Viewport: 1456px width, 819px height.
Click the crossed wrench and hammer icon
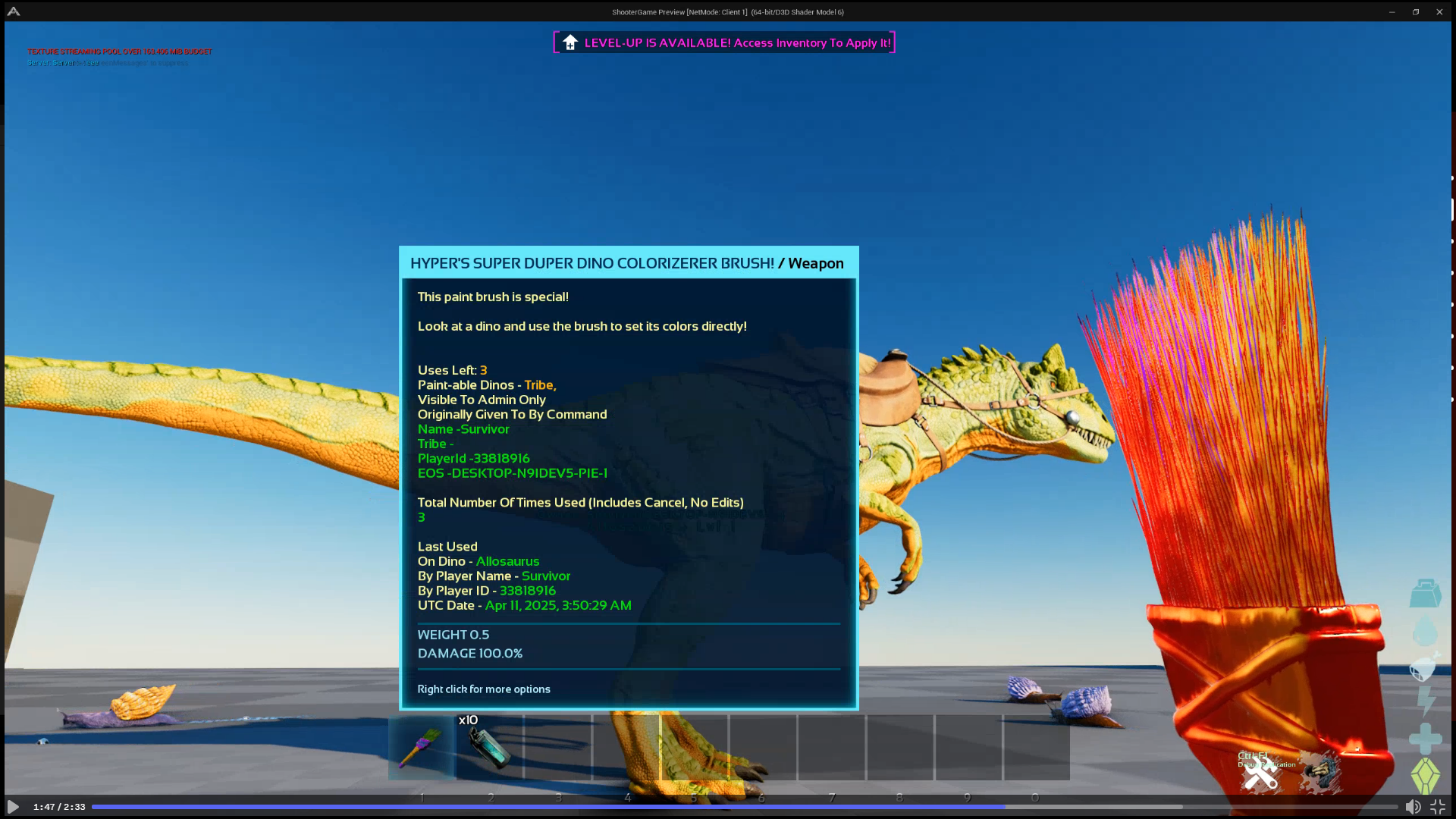(x=1260, y=775)
